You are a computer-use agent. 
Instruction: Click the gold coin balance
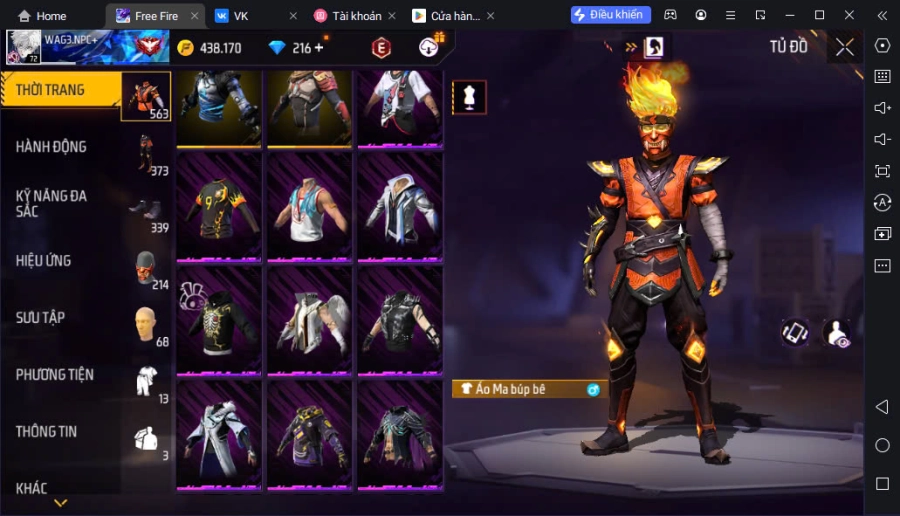coord(209,48)
